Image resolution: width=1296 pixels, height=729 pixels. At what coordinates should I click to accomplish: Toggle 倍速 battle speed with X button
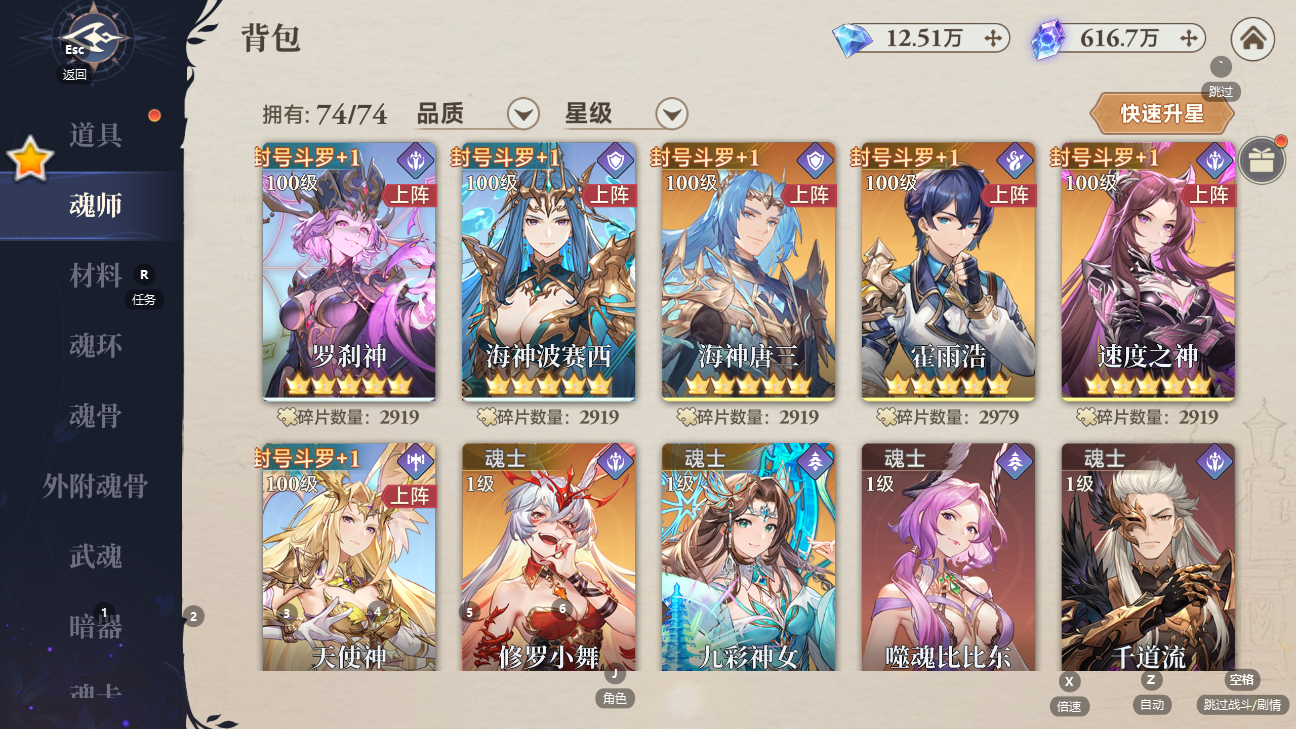tap(1069, 681)
